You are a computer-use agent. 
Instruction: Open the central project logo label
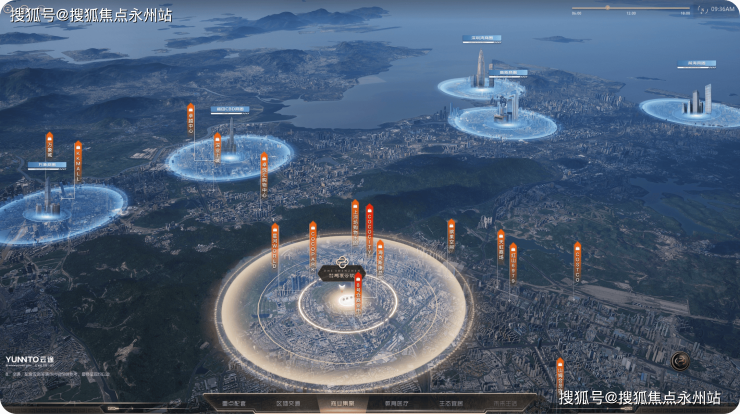click(341, 270)
